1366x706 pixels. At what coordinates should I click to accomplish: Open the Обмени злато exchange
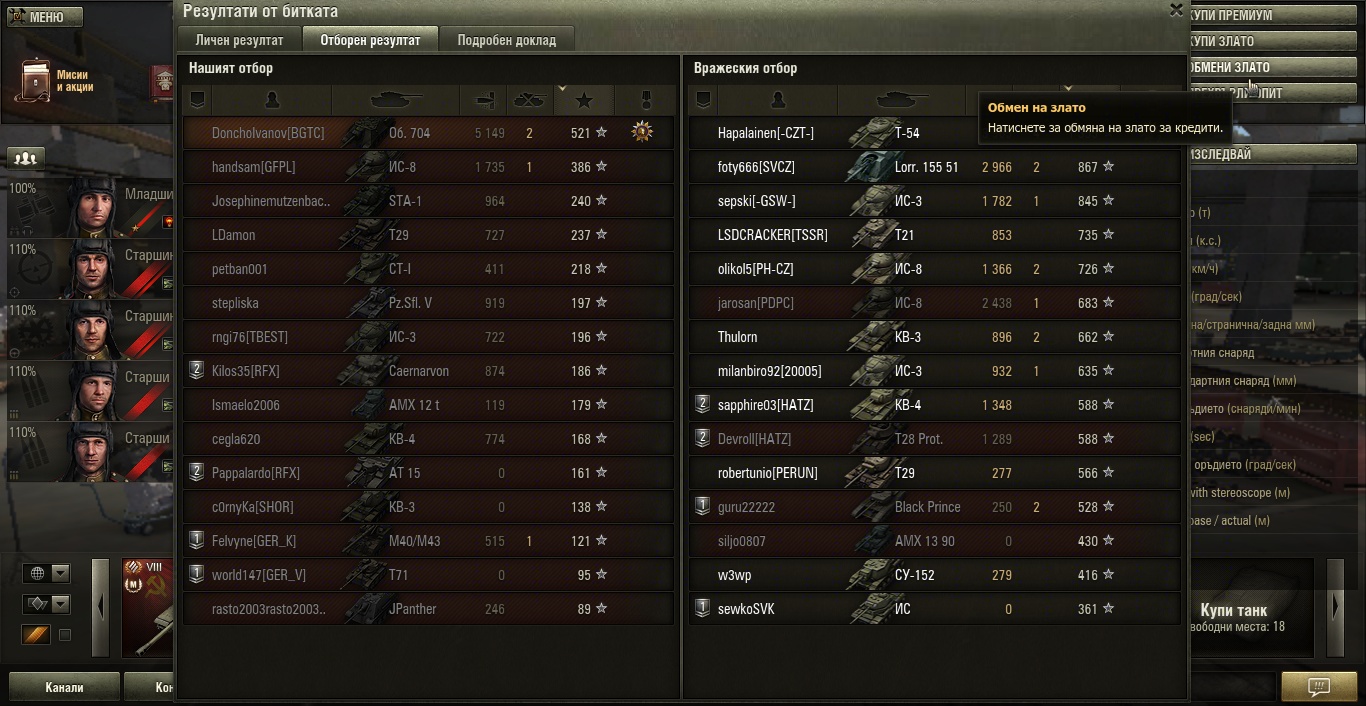[1270, 67]
